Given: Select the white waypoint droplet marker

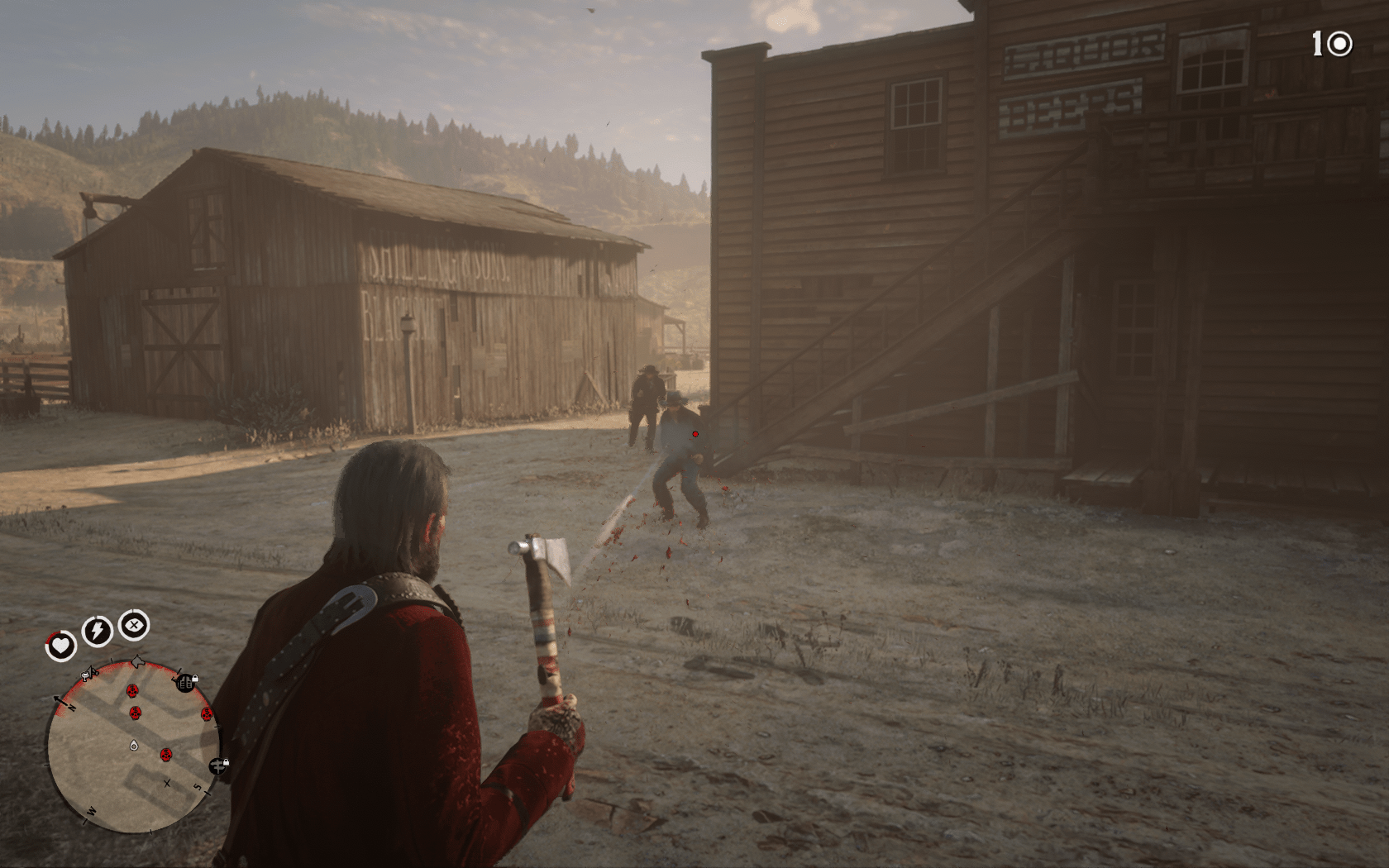Looking at the screenshot, I should coord(133,746).
